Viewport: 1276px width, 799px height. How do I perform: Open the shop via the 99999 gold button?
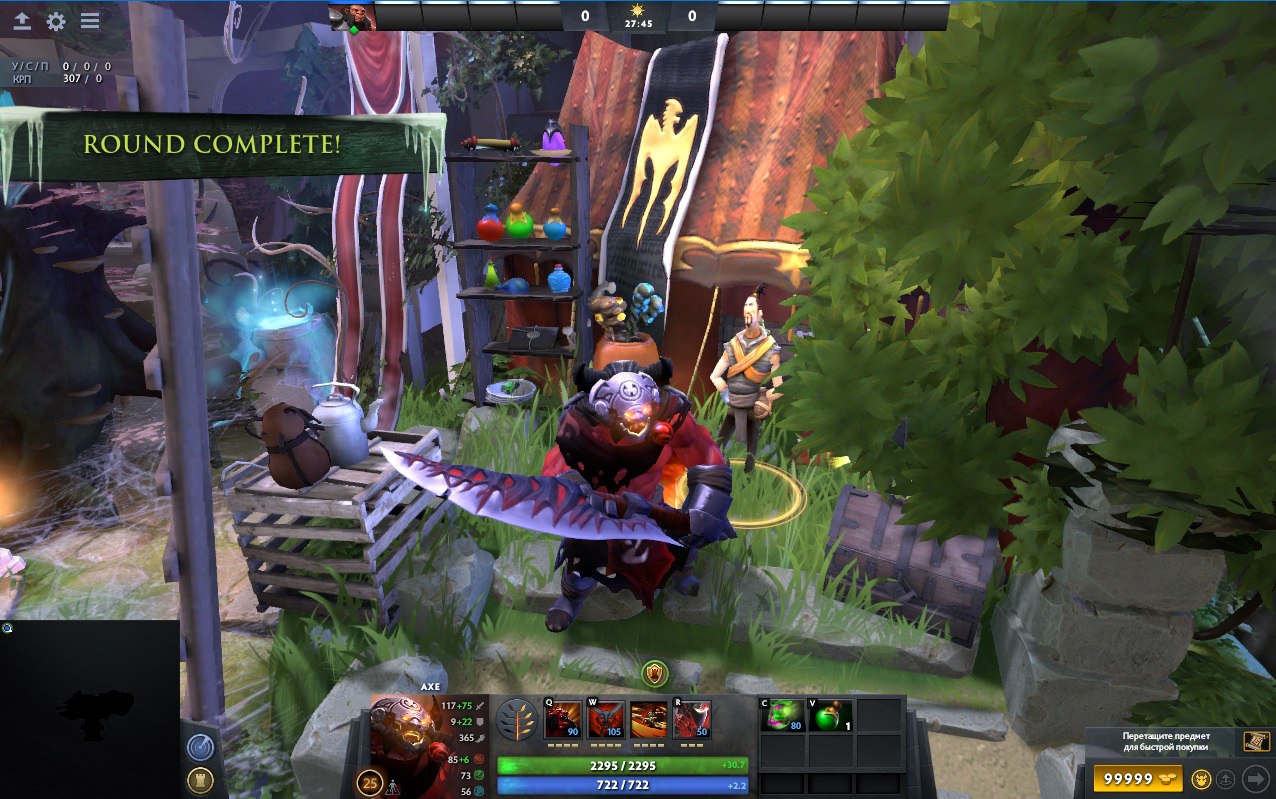tap(1139, 779)
